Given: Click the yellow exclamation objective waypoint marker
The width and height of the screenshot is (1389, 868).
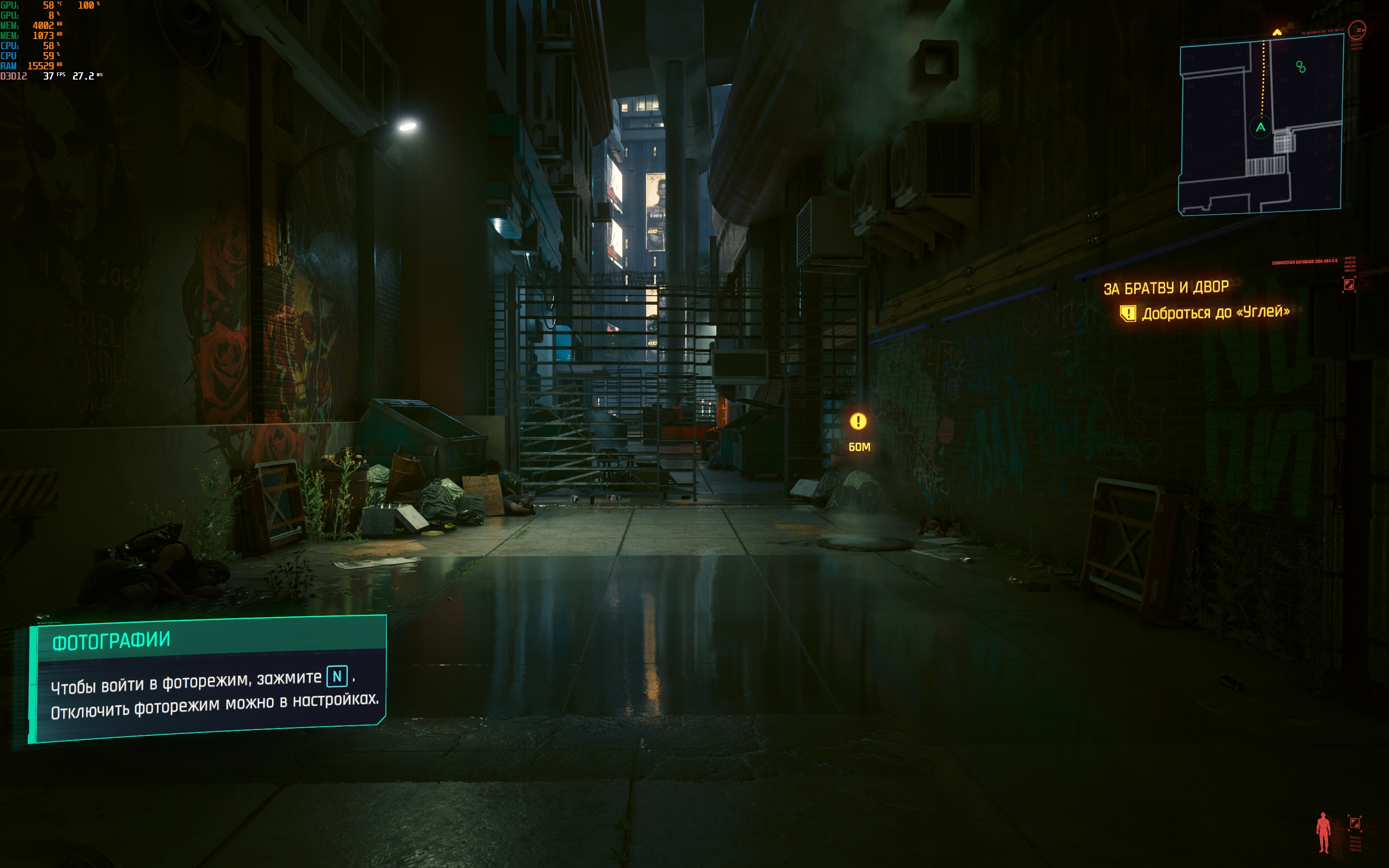Looking at the screenshot, I should point(858,422).
